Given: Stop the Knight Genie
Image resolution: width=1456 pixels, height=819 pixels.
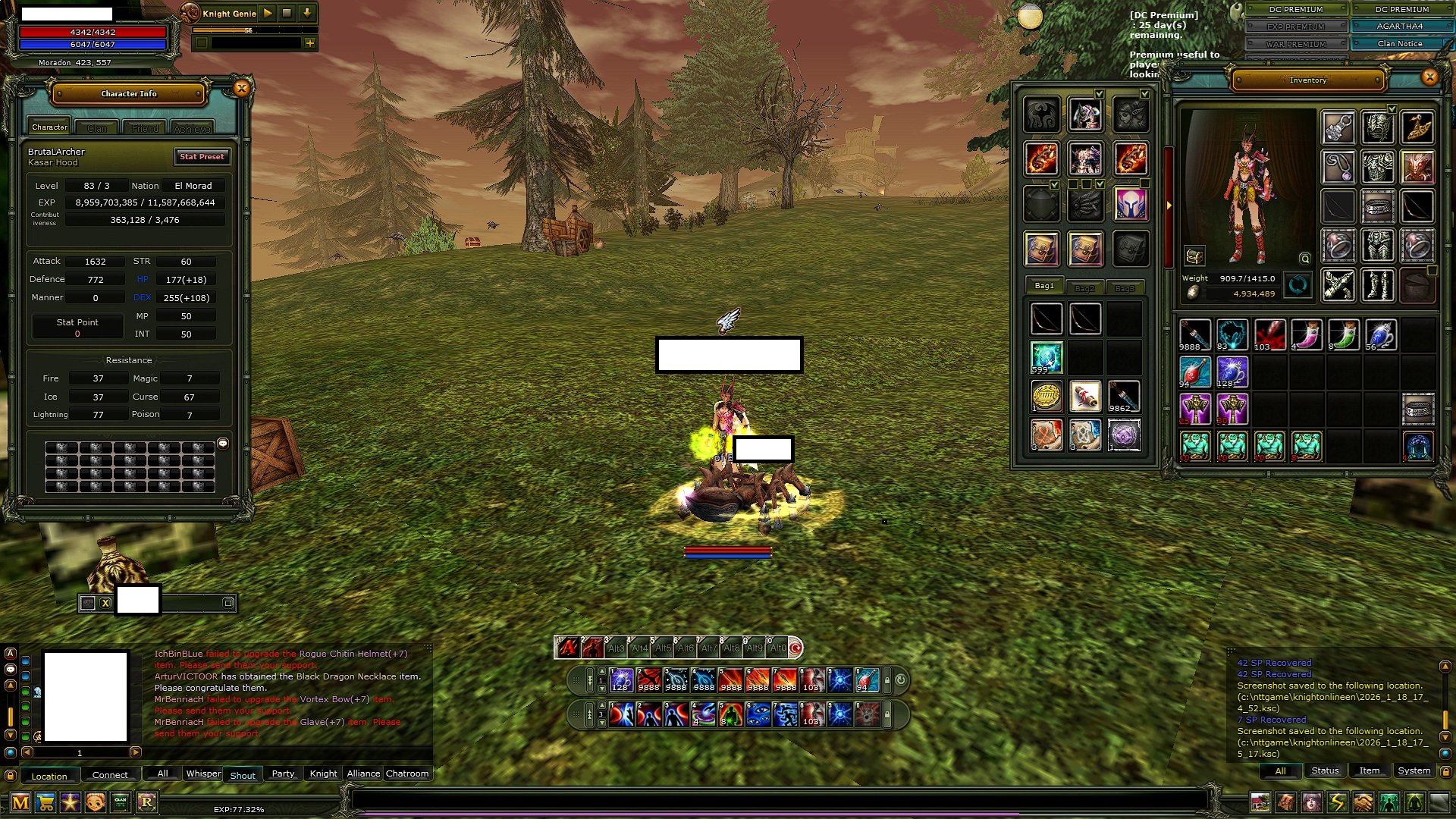Looking at the screenshot, I should point(287,13).
